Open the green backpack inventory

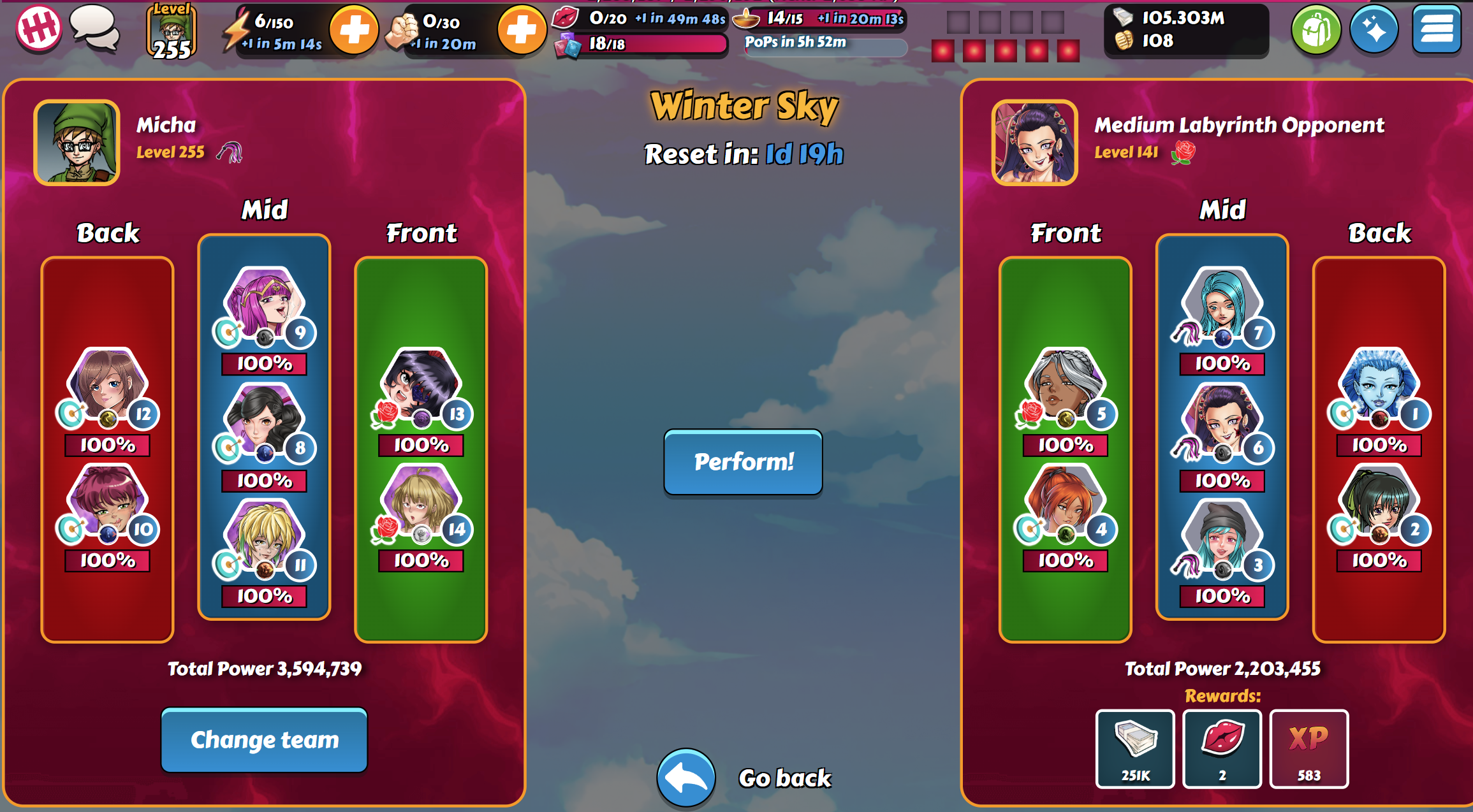[x=1315, y=29]
